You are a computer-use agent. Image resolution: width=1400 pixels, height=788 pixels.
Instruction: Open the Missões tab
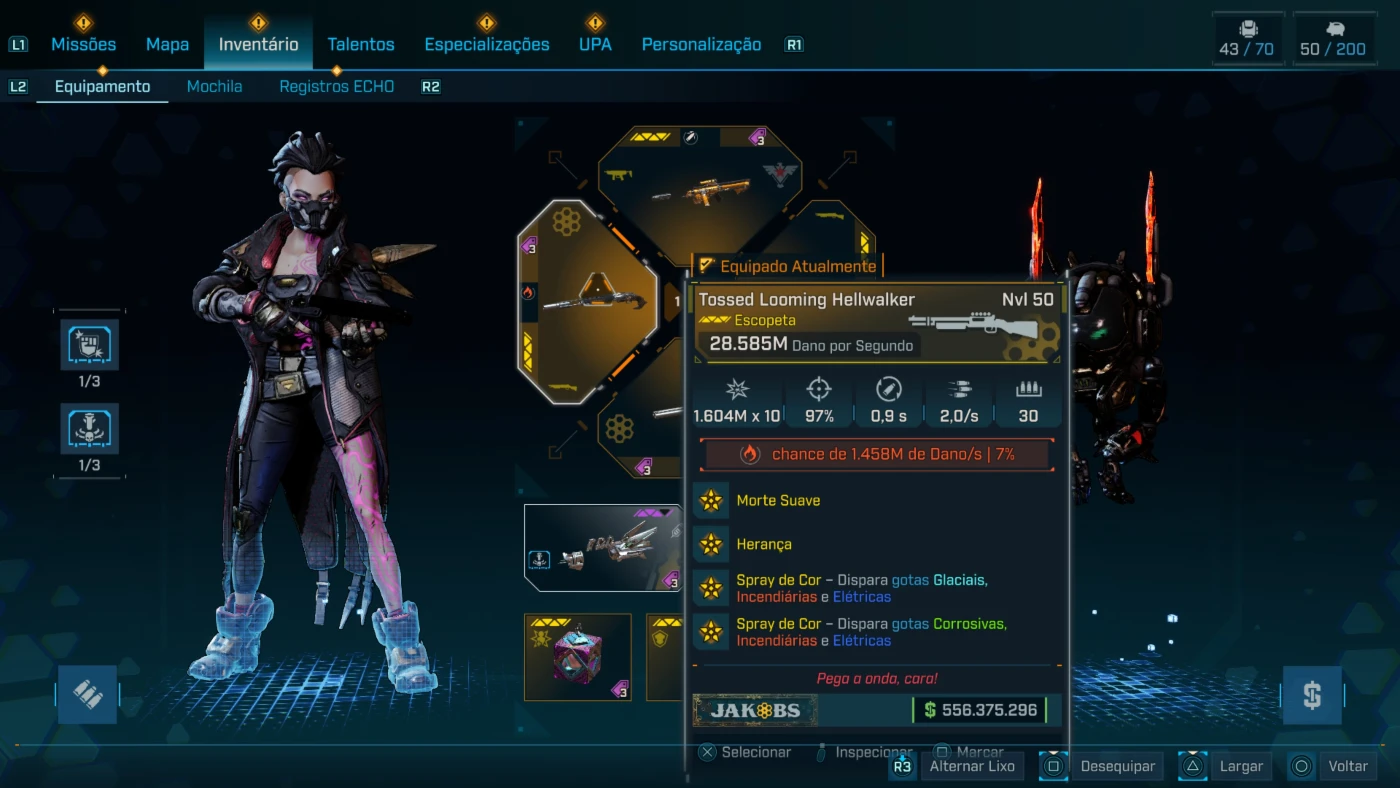point(83,44)
